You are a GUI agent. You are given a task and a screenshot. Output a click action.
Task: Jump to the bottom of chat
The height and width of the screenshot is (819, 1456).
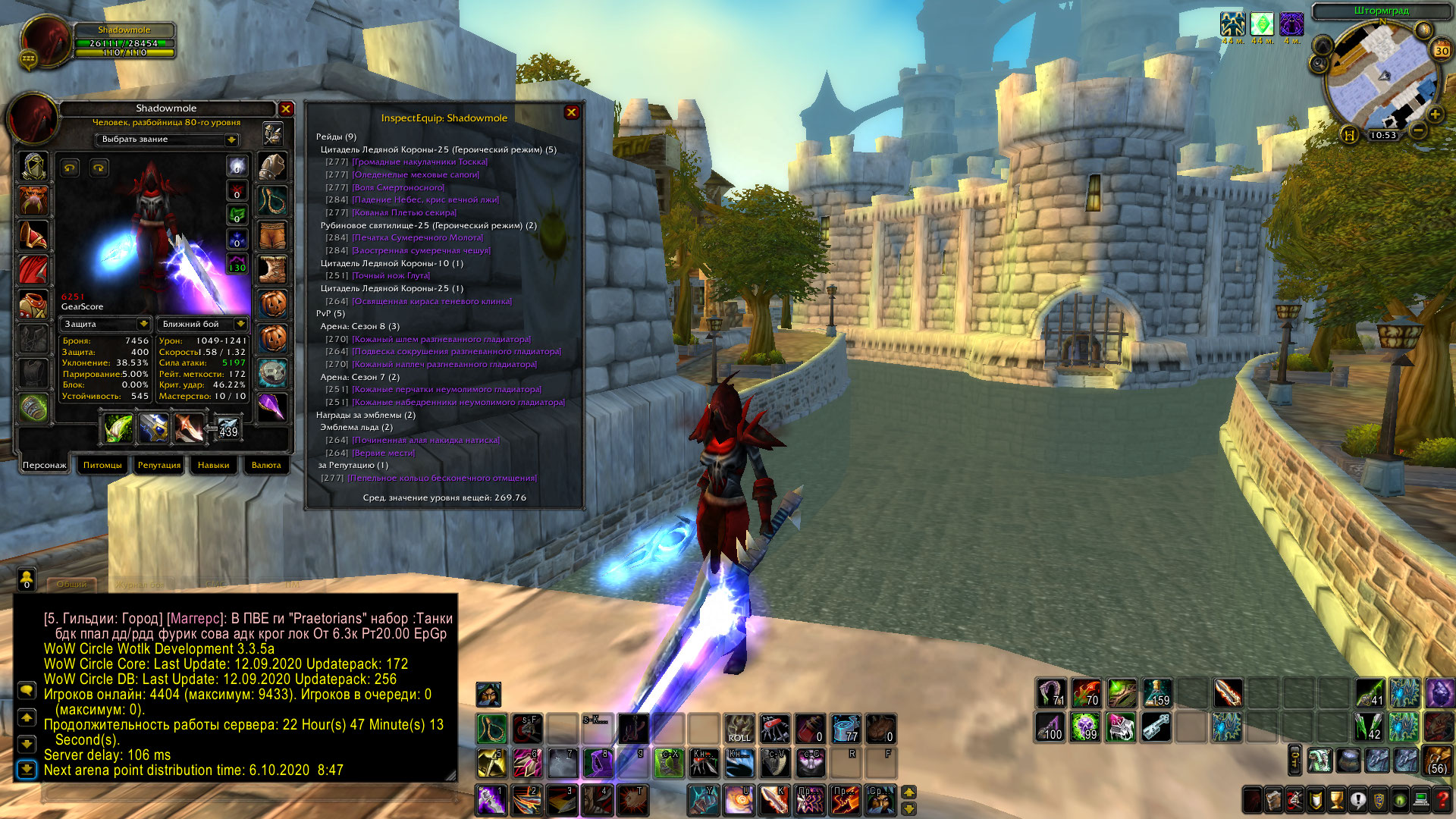(27, 770)
